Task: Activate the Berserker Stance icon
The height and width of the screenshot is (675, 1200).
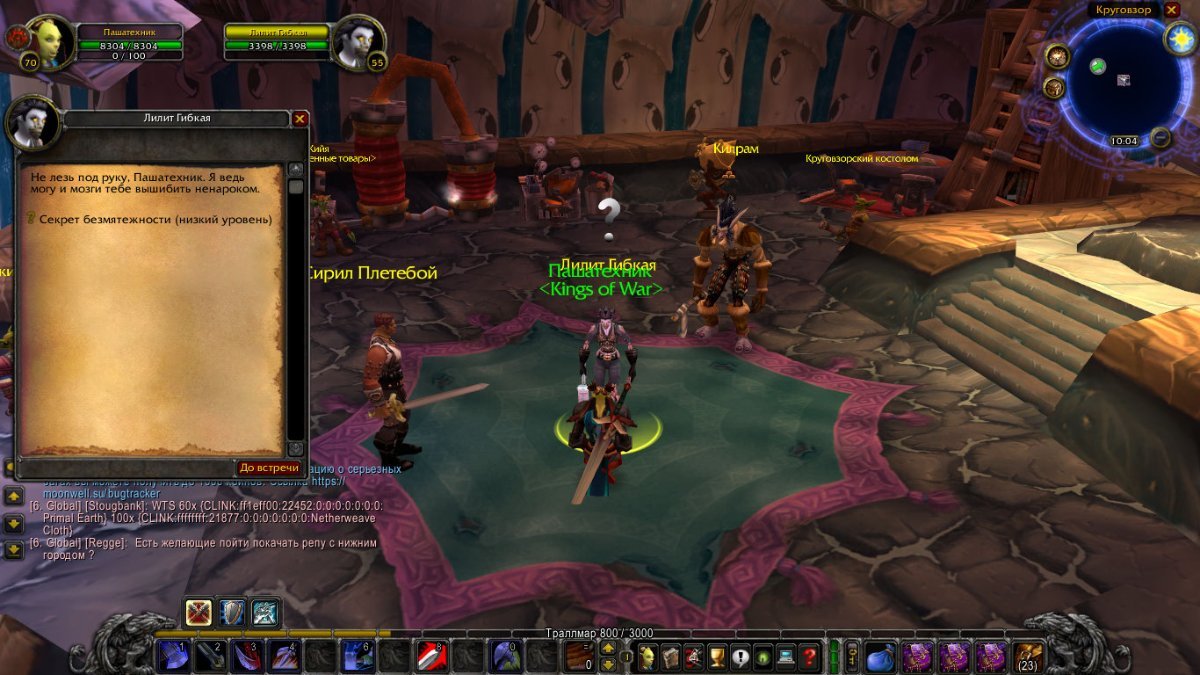Action: point(265,612)
